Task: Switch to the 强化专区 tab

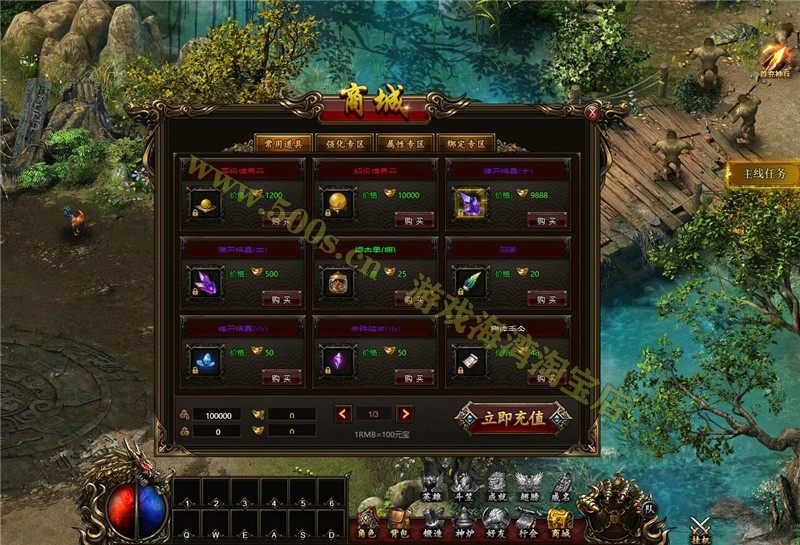Action: click(x=345, y=143)
